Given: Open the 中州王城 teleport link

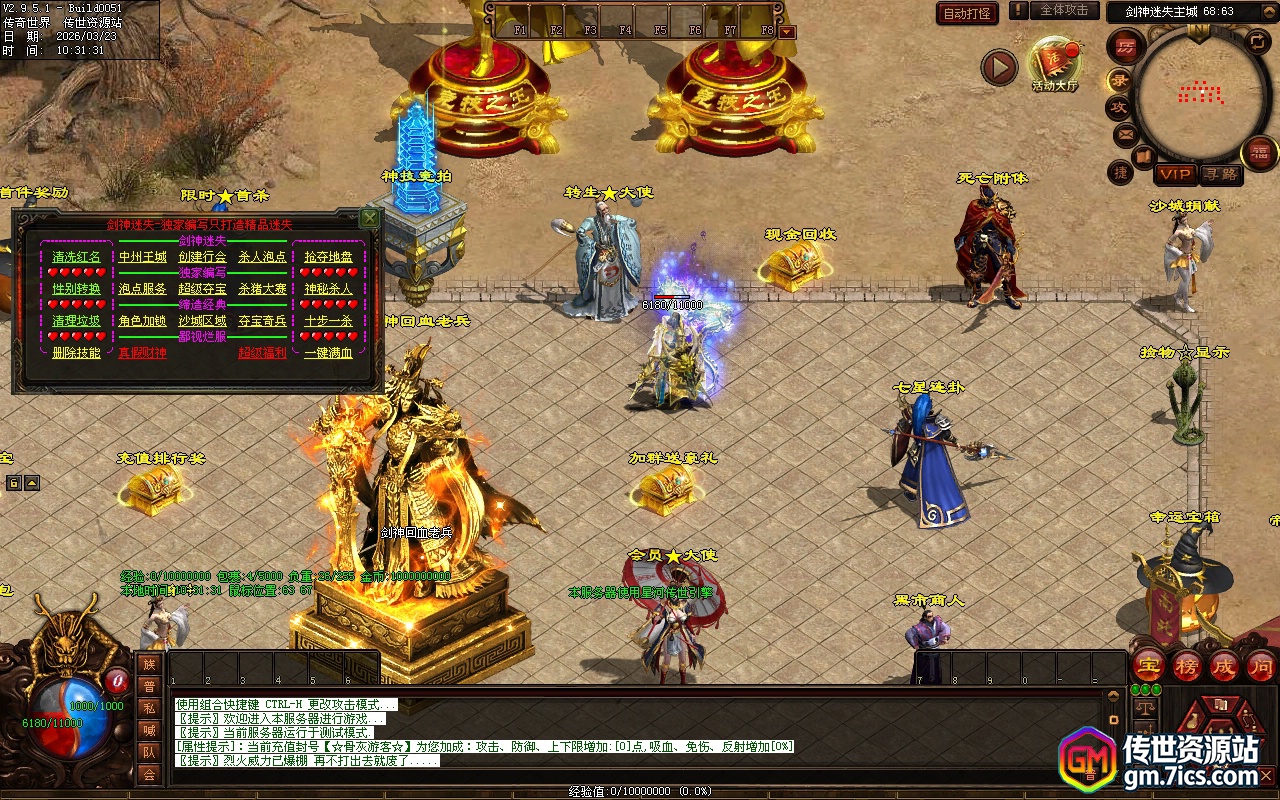Looking at the screenshot, I should tap(143, 257).
